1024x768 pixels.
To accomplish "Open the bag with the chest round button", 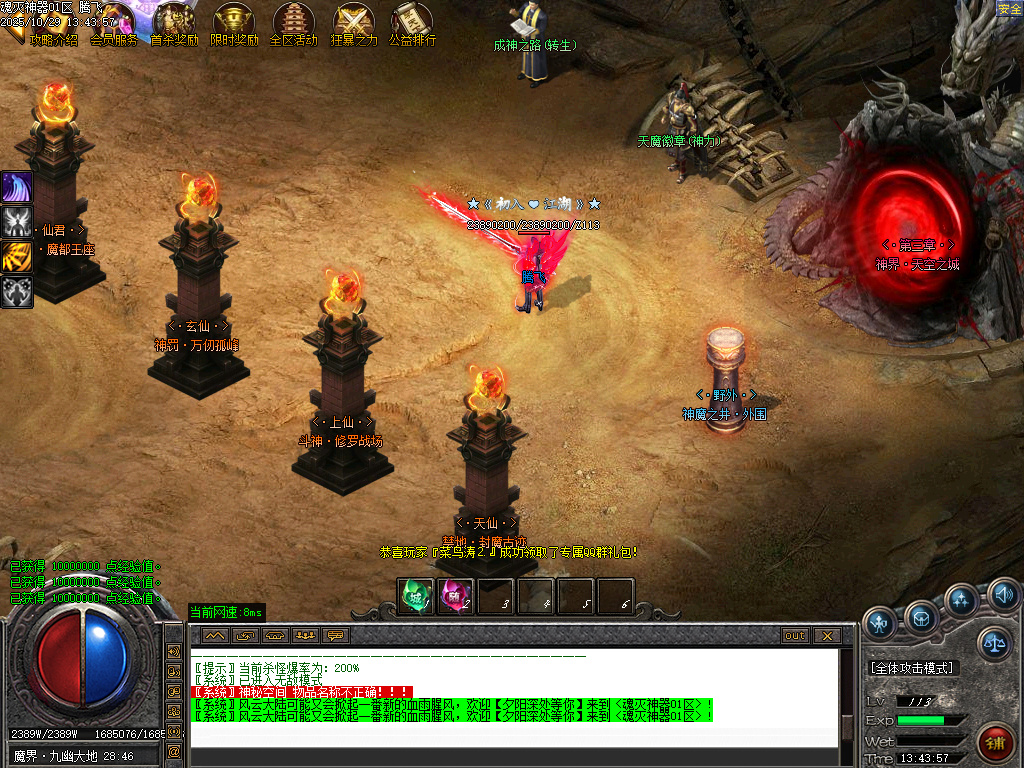I will coord(922,616).
